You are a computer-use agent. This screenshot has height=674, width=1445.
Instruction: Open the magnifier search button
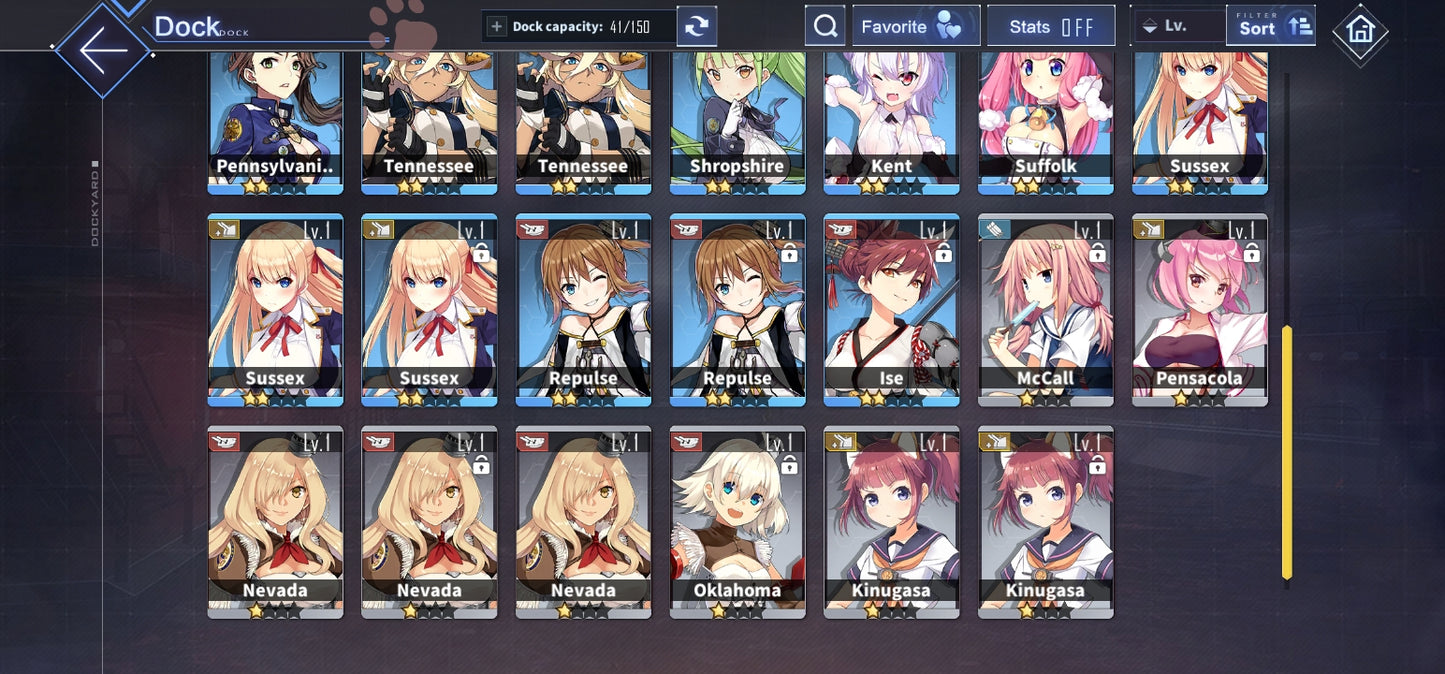point(825,27)
